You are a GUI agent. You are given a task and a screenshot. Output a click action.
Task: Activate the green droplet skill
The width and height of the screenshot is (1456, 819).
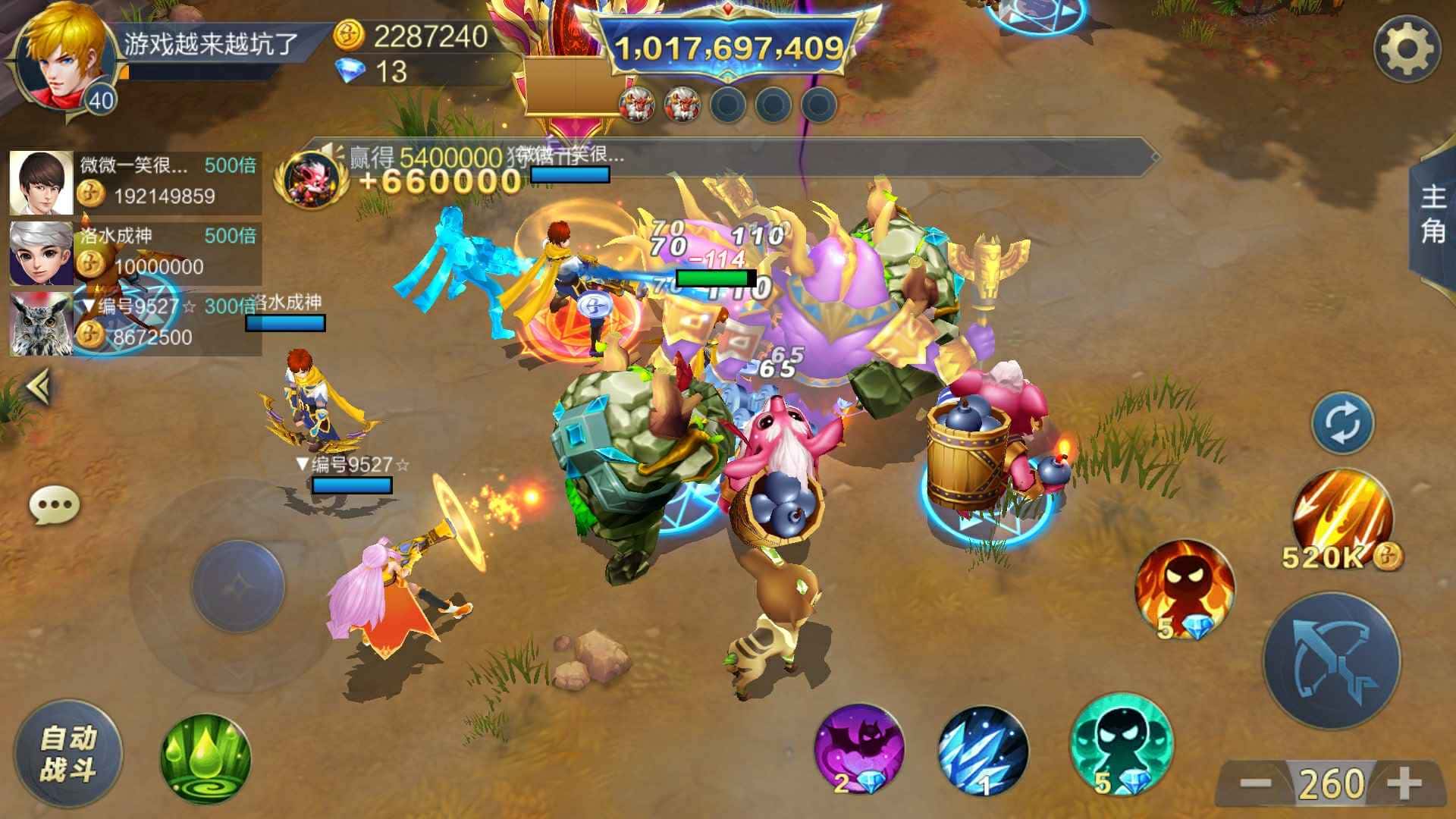tap(206, 758)
